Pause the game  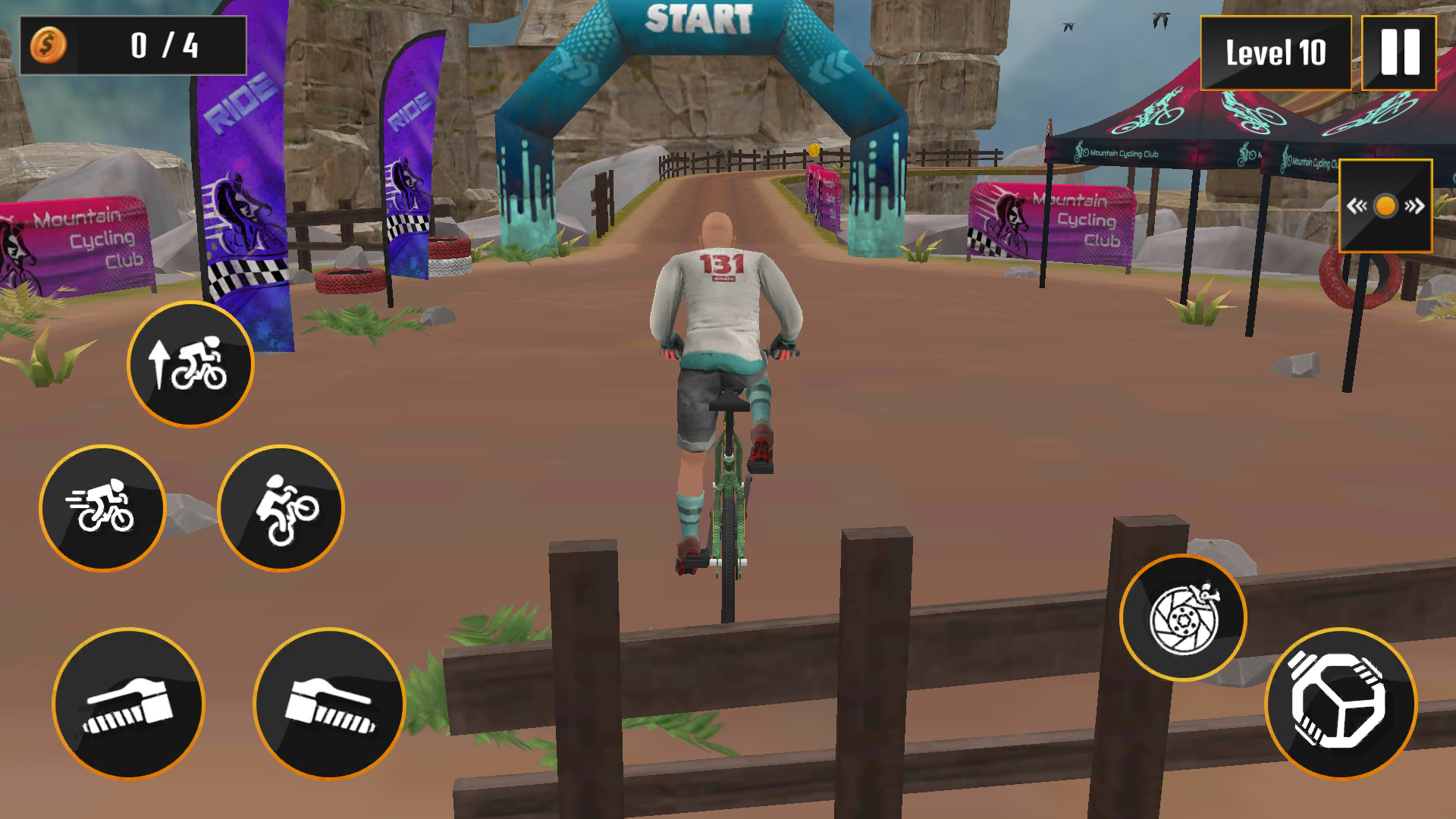[1399, 53]
